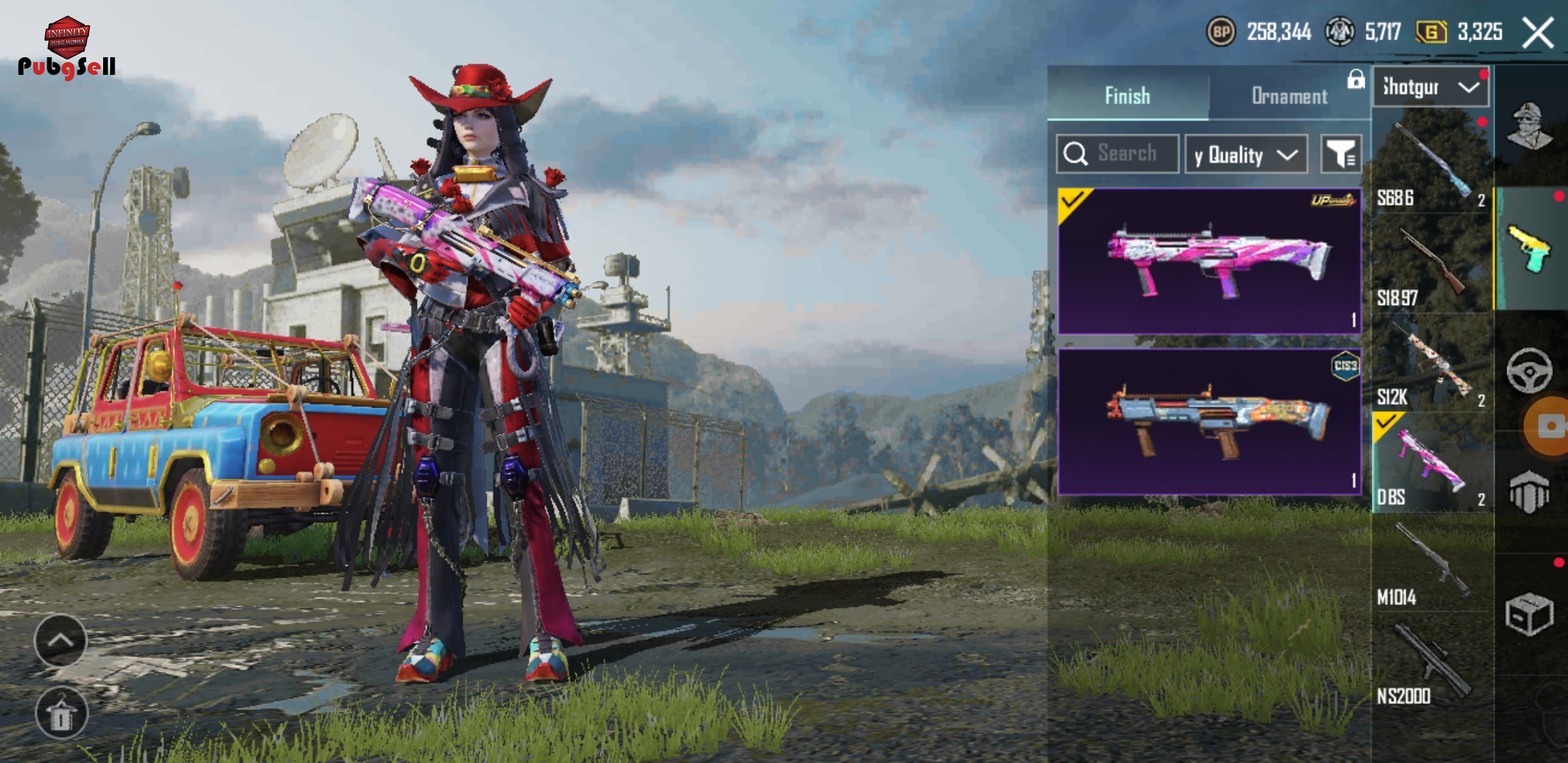Expand the up arrow button
Viewport: 1568px width, 763px height.
(x=61, y=641)
